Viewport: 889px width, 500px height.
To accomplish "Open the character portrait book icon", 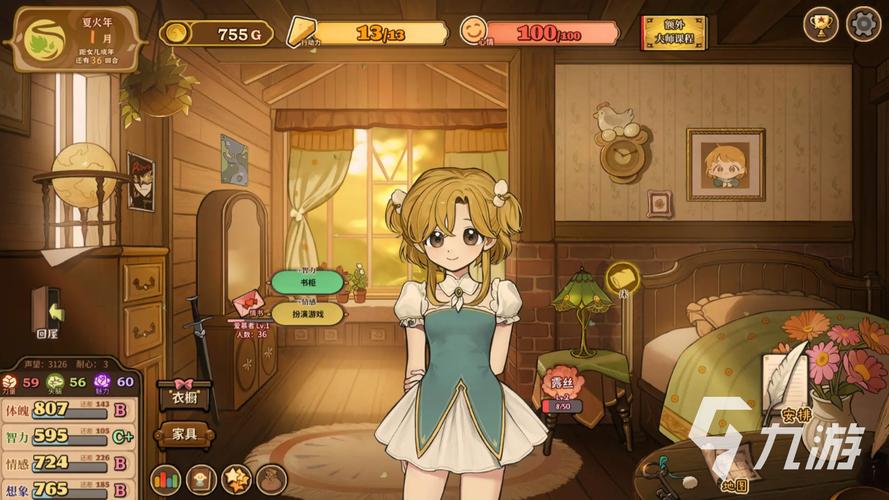I will pyautogui.click(x=201, y=479).
